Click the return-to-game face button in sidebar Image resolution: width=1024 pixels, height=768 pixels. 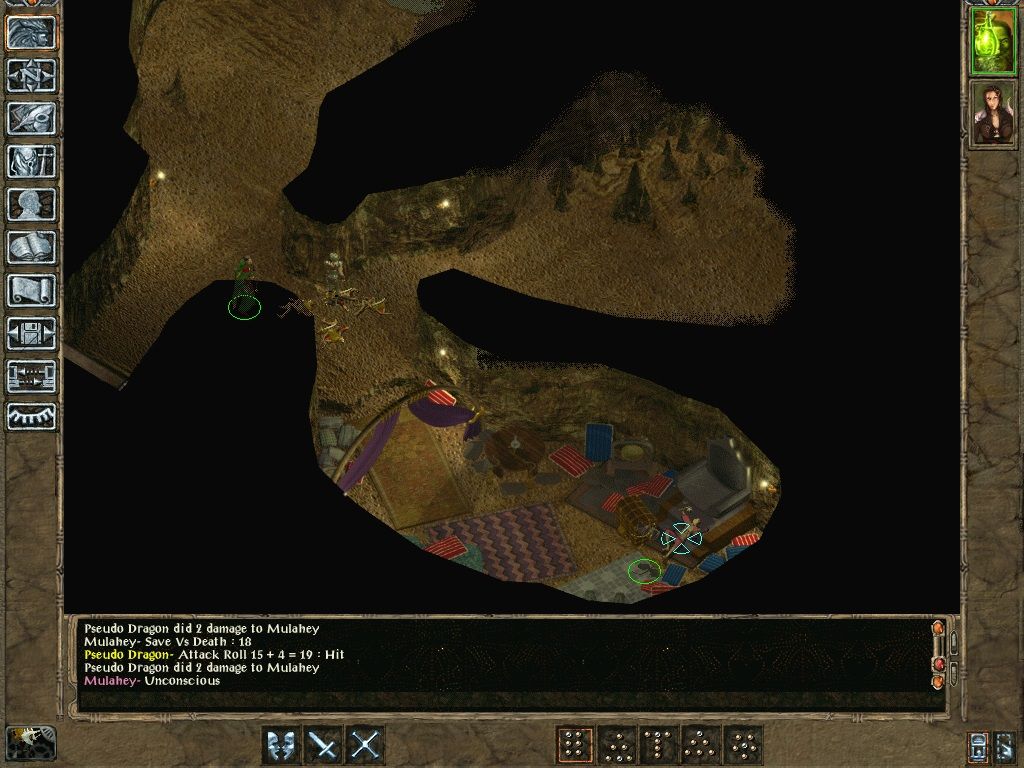click(x=31, y=32)
